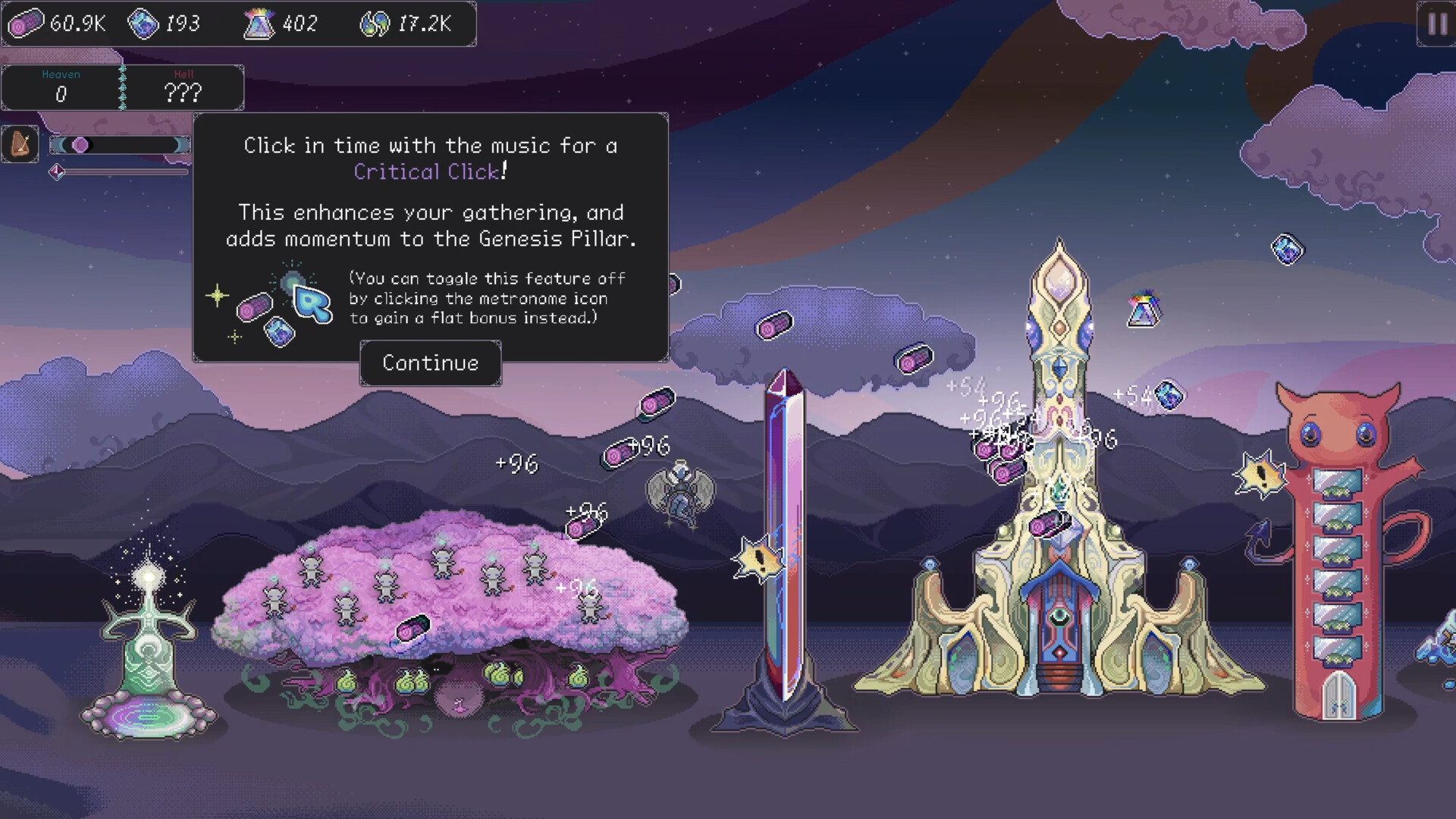Pause the game with the pause button

coord(1436,24)
